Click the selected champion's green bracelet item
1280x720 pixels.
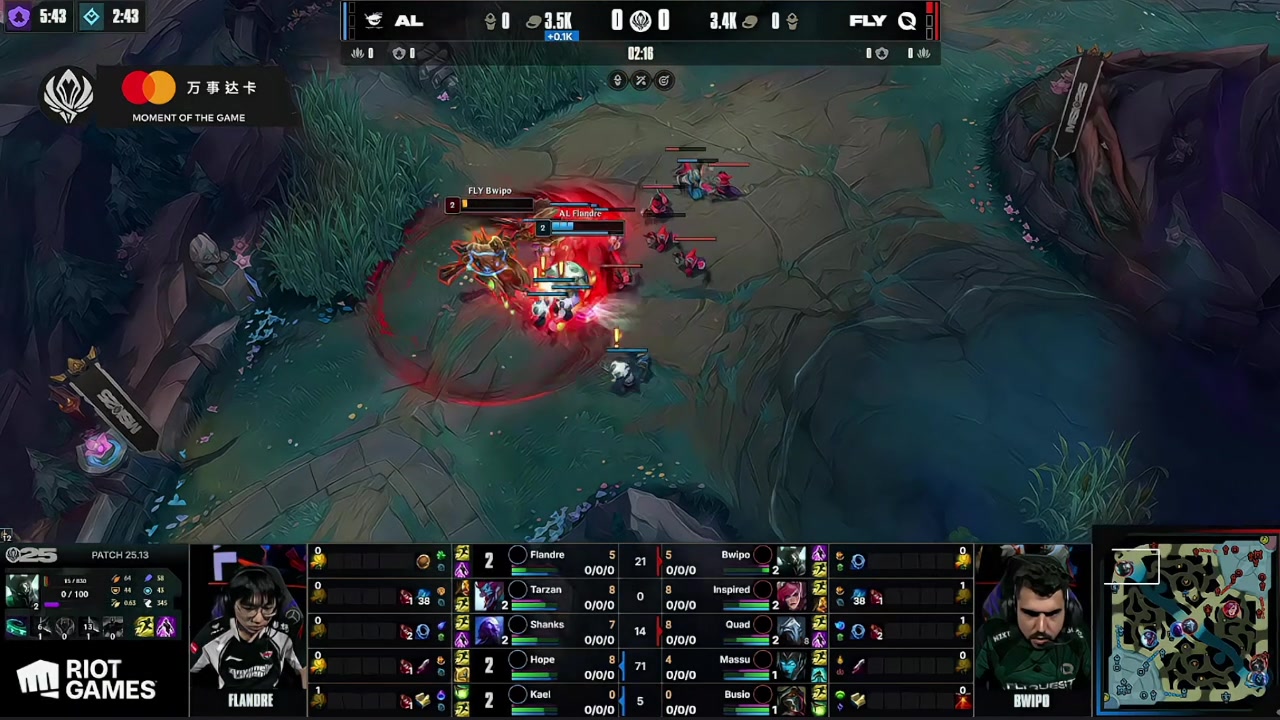click(x=17, y=628)
